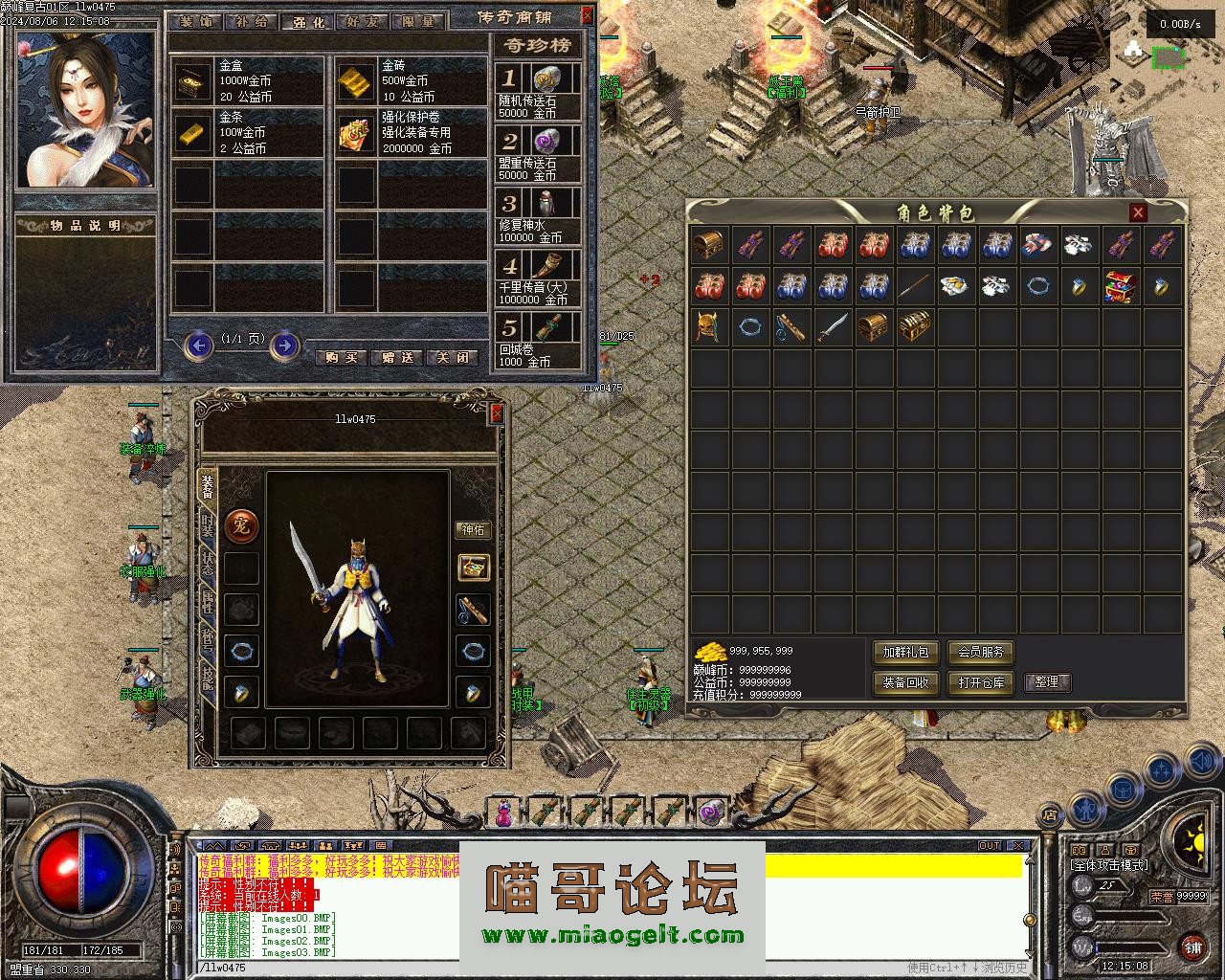Viewport: 1225px width, 980px height.
Task: Click the 神佑 button on character panel
Action: pyautogui.click(x=474, y=529)
